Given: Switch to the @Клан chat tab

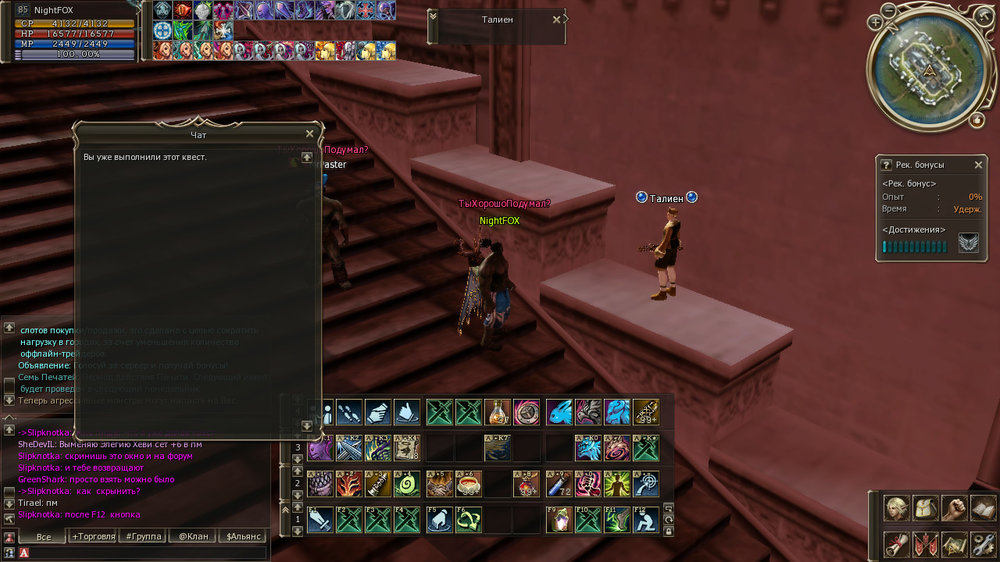Looking at the screenshot, I should [193, 537].
